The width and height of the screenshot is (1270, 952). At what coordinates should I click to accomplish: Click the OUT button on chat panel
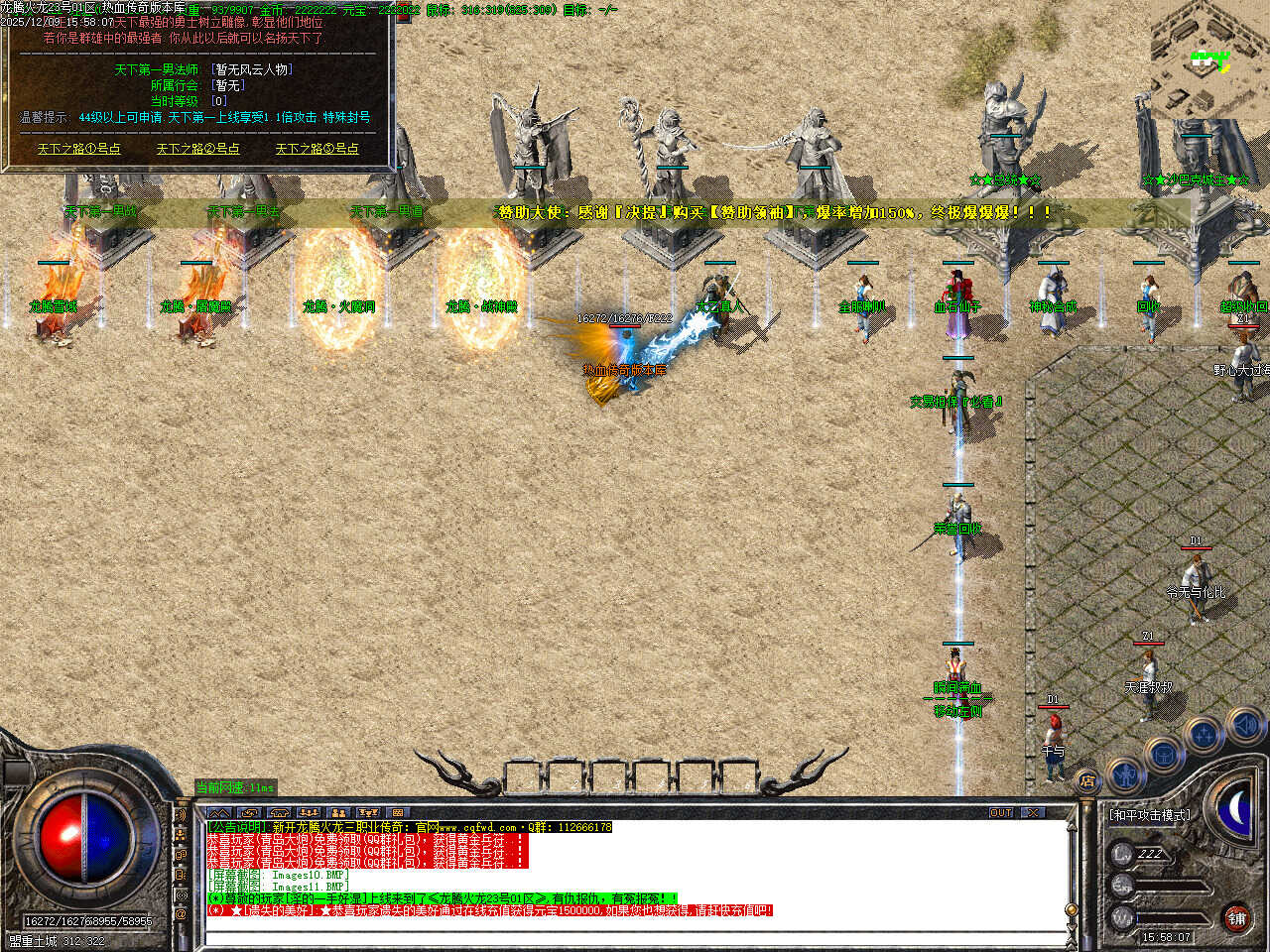click(1001, 812)
